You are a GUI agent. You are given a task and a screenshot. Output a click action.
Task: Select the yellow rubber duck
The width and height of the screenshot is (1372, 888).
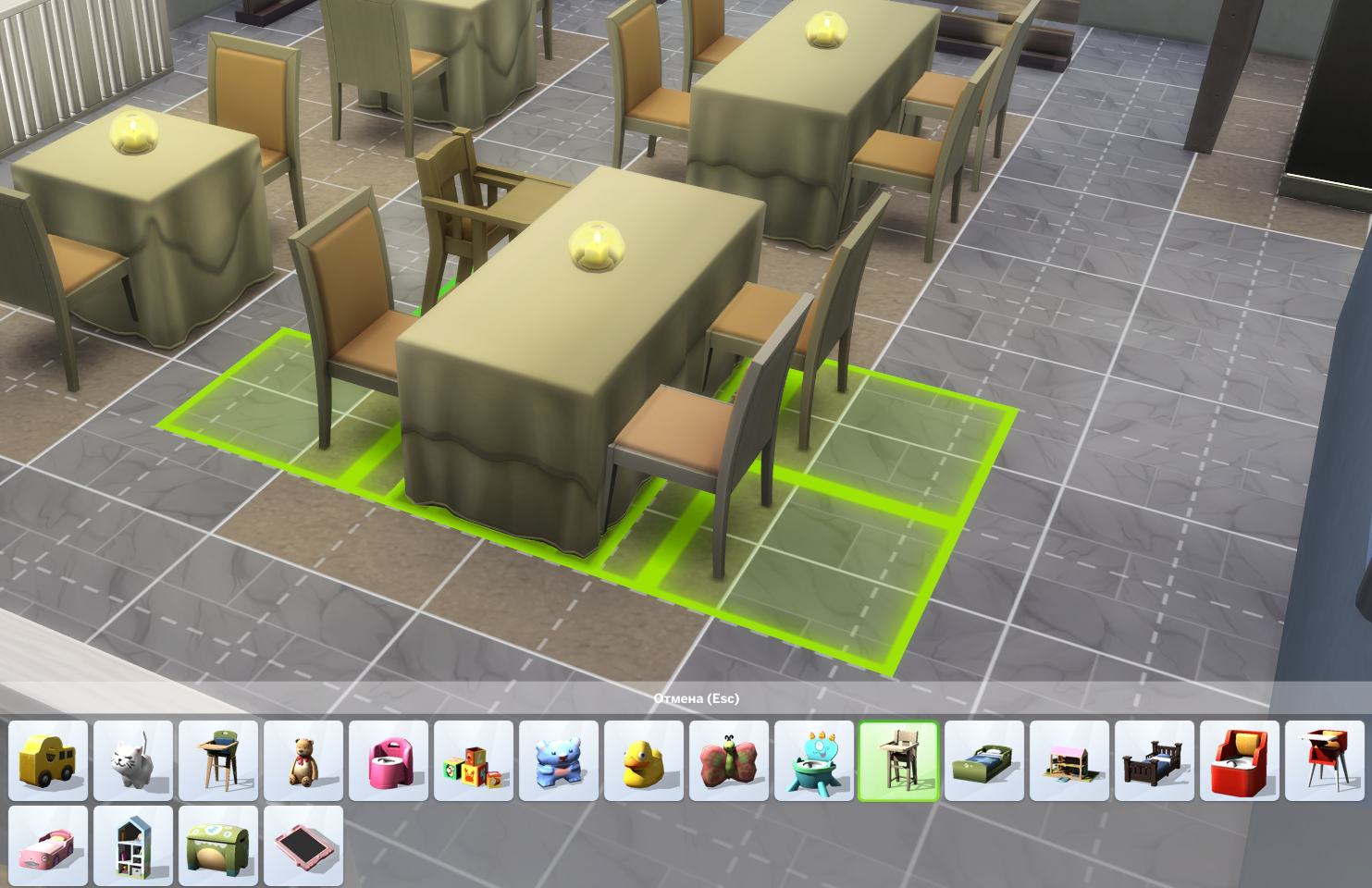pyautogui.click(x=644, y=760)
